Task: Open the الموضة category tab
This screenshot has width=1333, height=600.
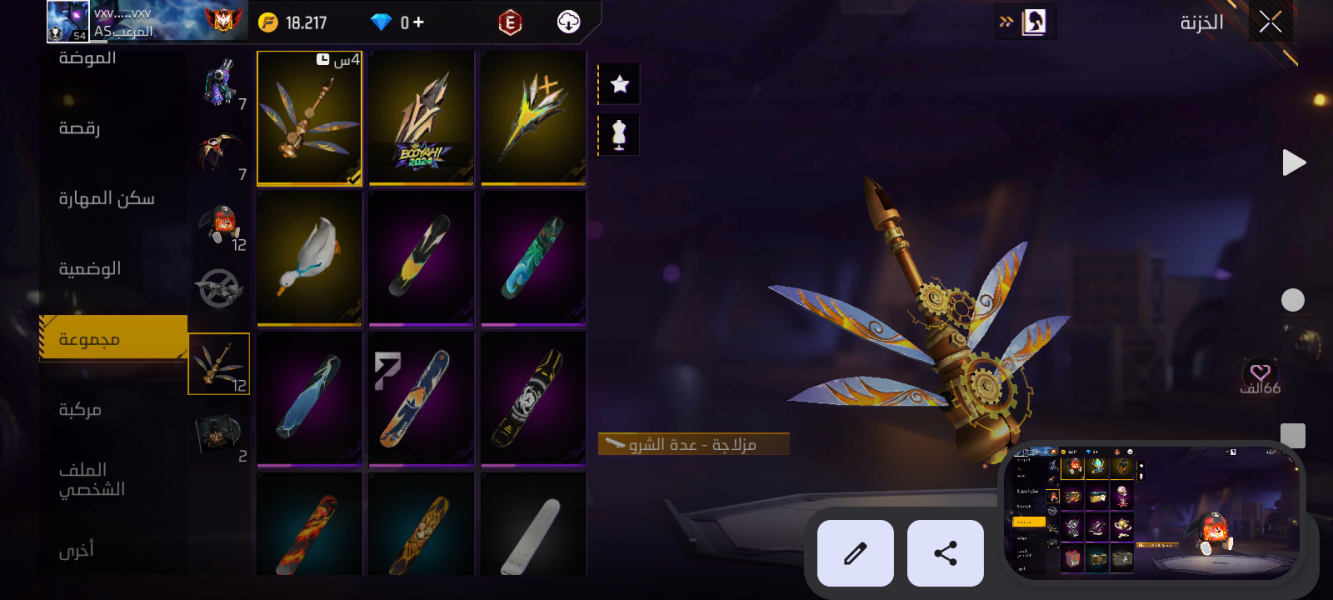Action: [x=87, y=58]
